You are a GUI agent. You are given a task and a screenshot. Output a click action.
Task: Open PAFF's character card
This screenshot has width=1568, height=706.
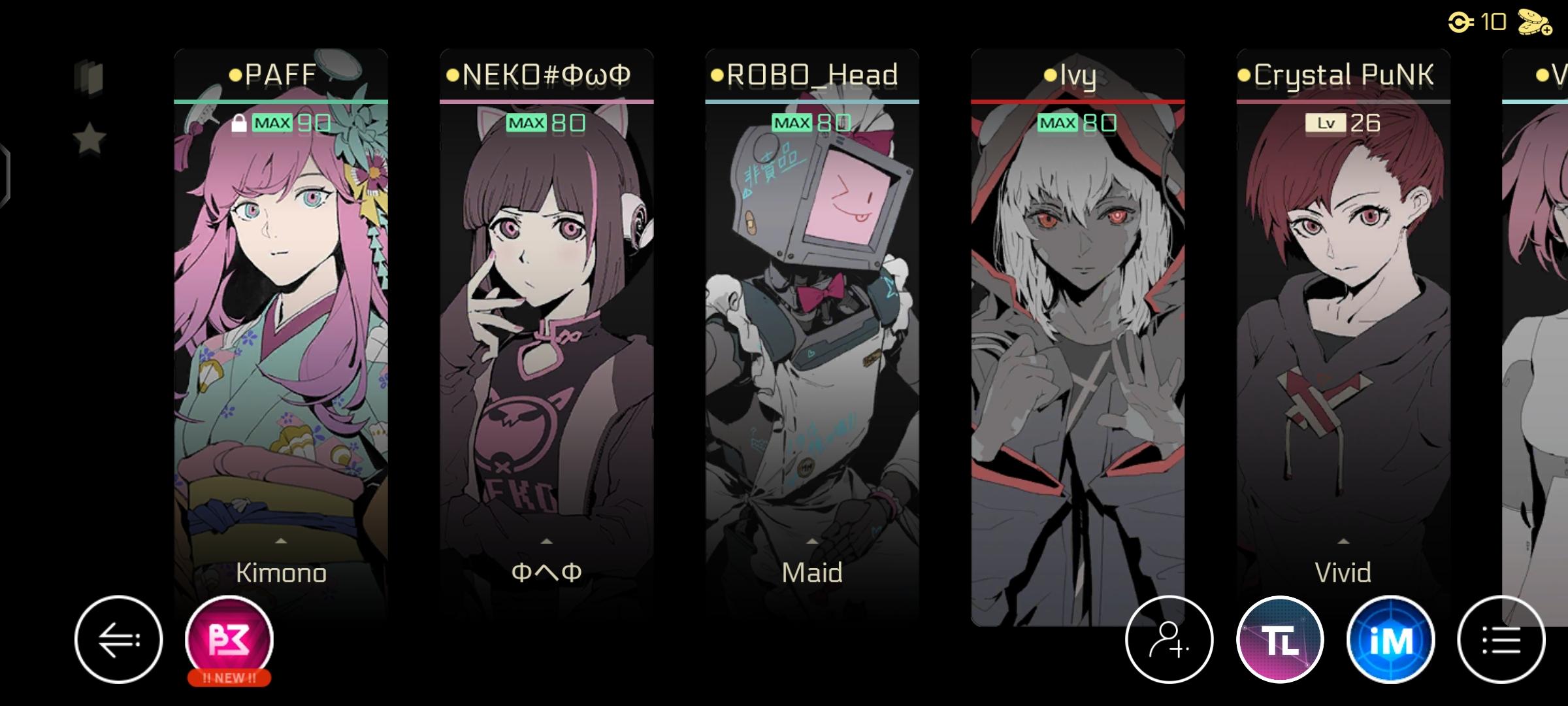[281, 327]
